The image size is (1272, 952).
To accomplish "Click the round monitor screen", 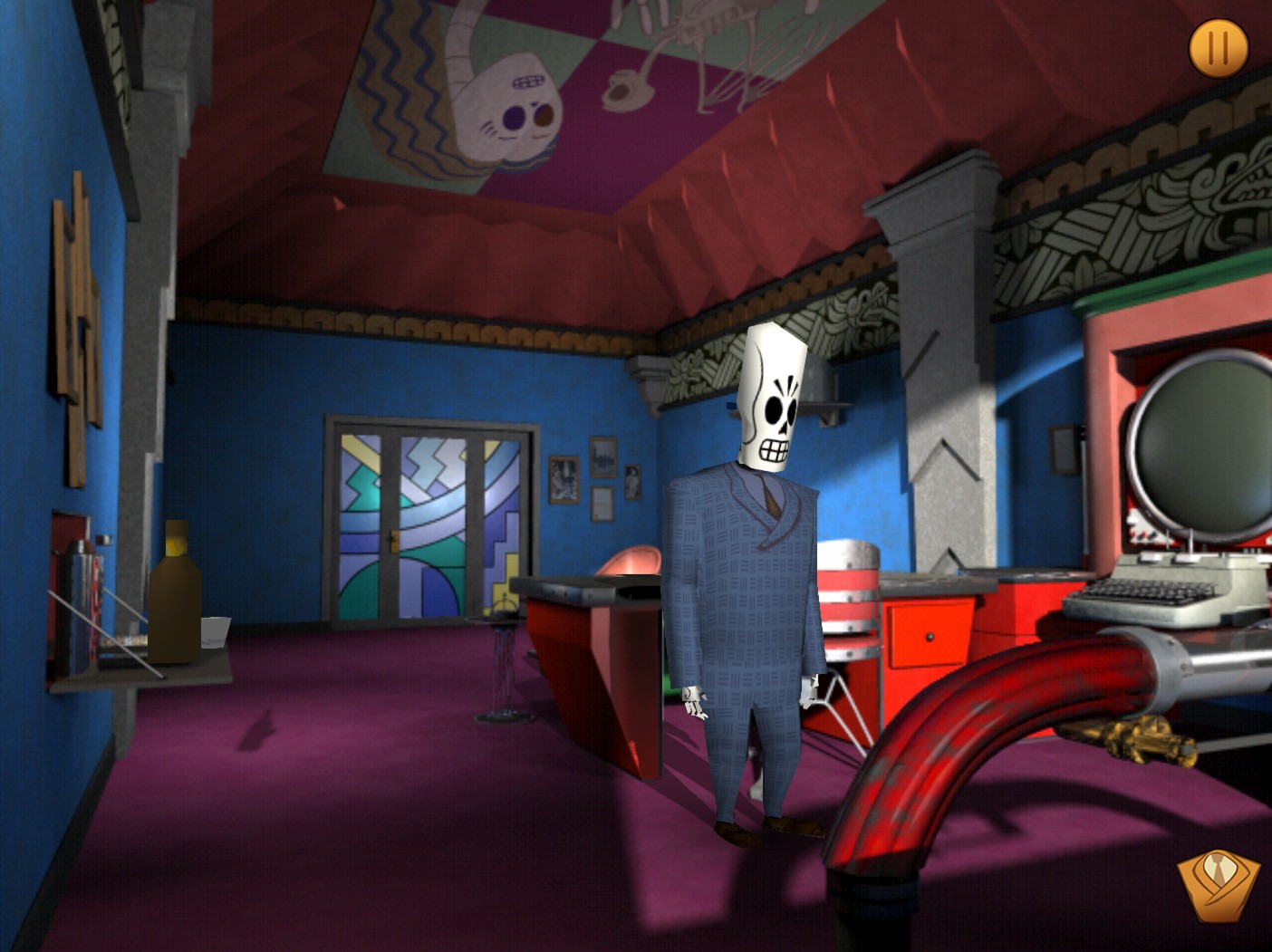I will click(x=1203, y=435).
